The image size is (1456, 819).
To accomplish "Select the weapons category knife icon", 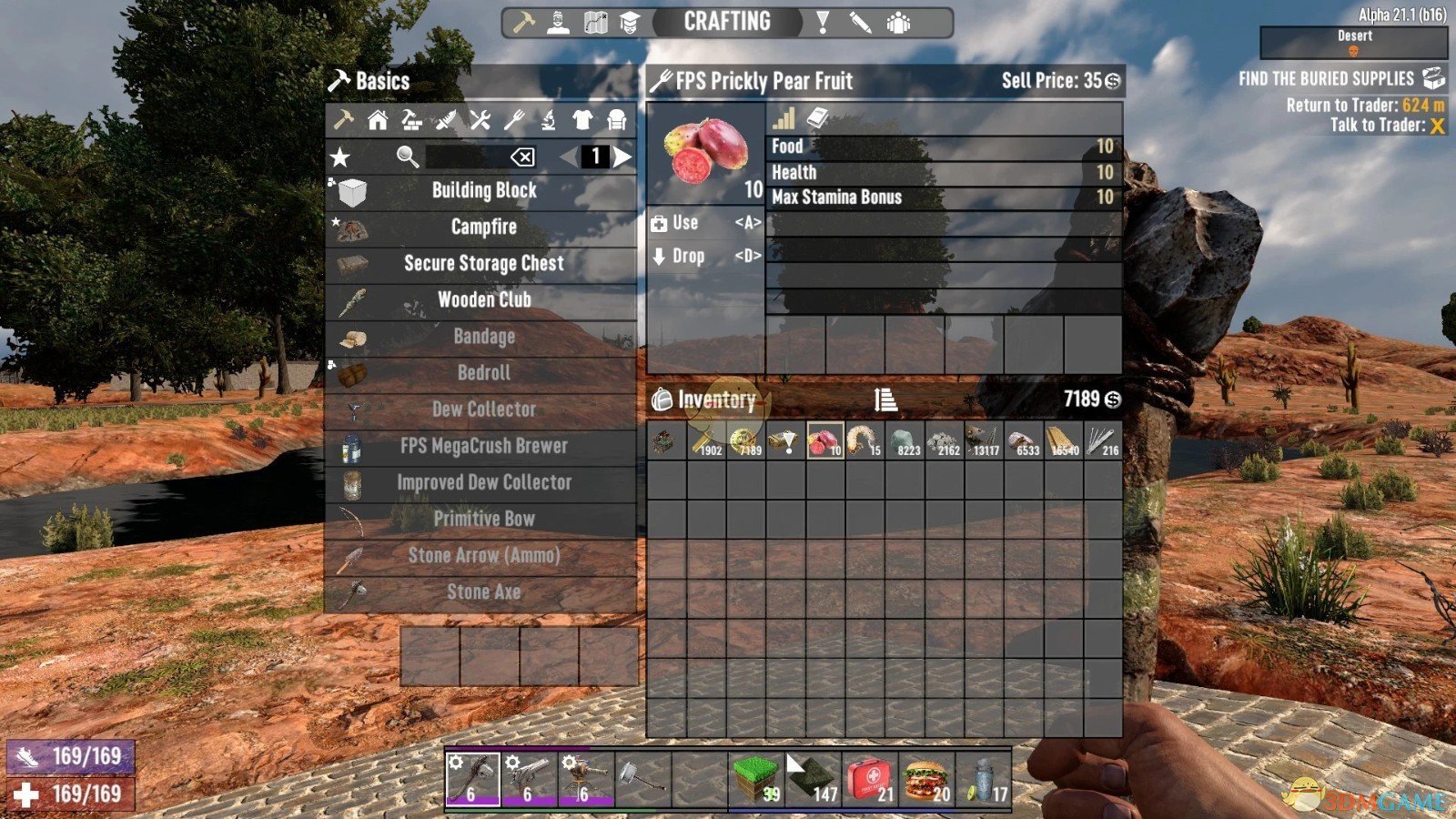I will (x=448, y=121).
